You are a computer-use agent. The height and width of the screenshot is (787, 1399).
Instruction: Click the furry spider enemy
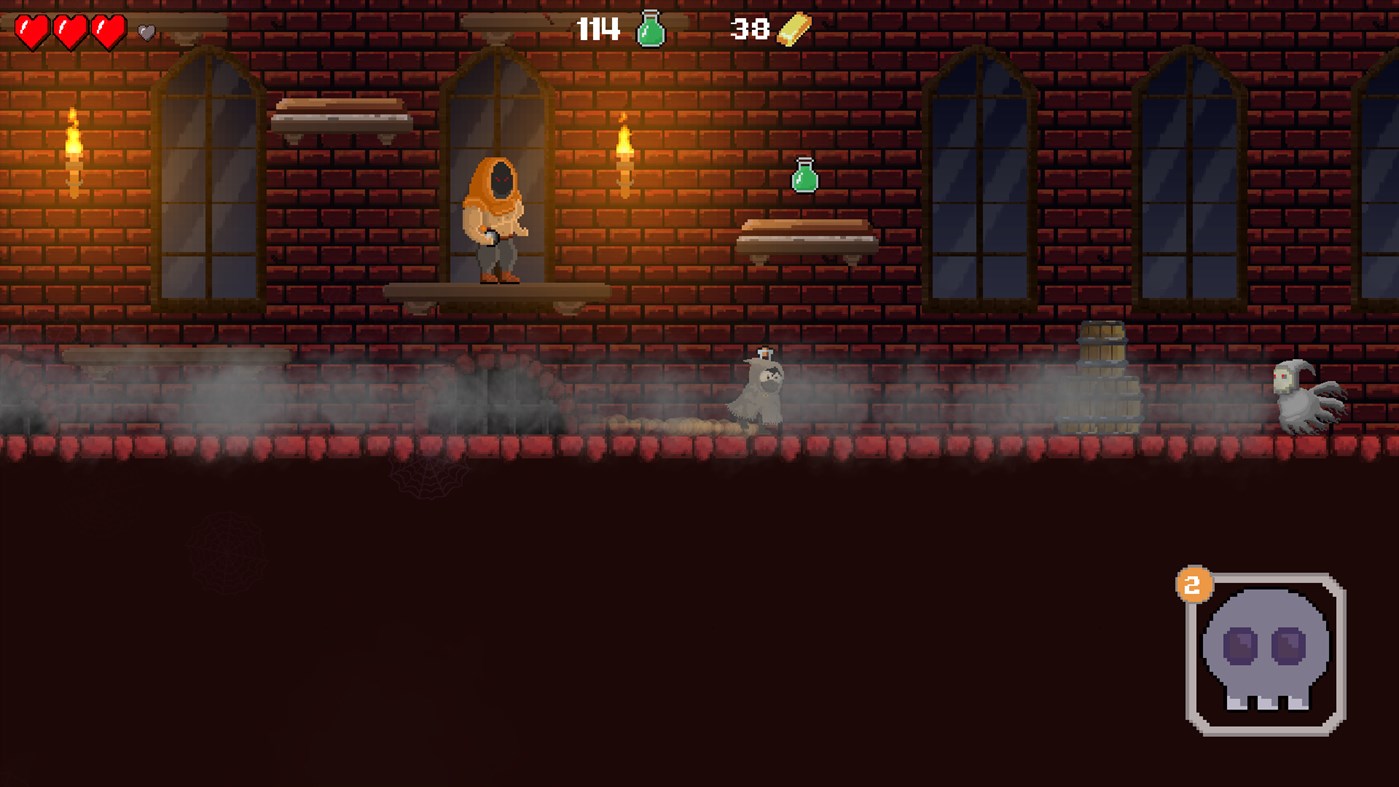point(762,395)
